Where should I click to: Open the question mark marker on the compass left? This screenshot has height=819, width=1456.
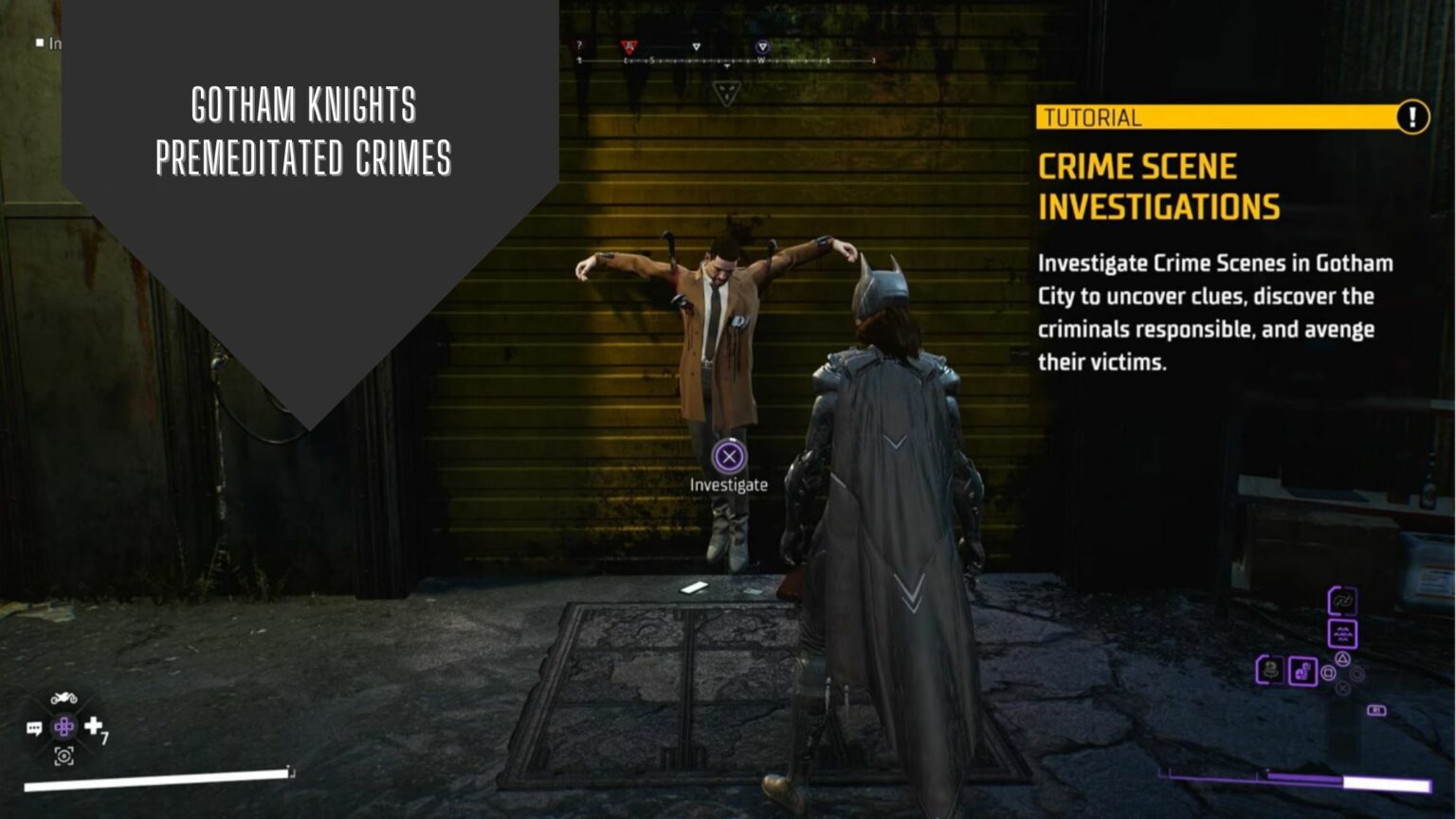tap(578, 45)
